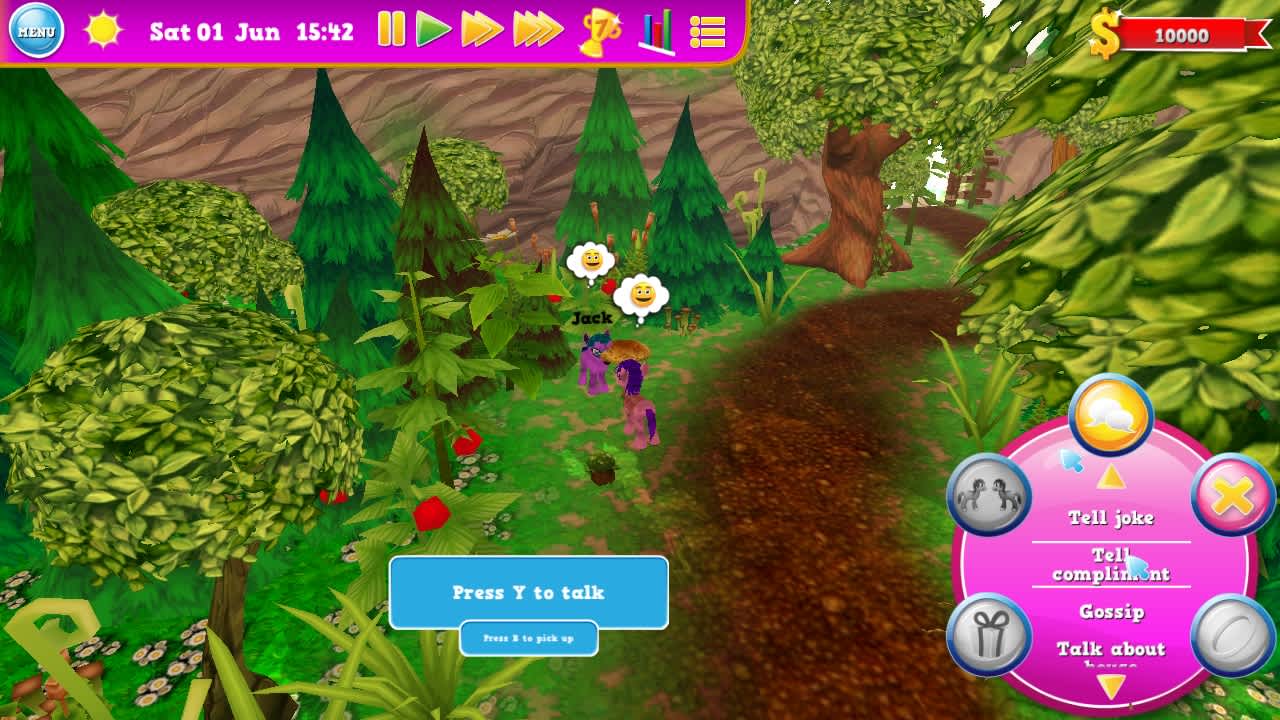The image size is (1280, 720).
Task: Choose Tell joke from the dialogue wheel
Action: [x=1110, y=517]
